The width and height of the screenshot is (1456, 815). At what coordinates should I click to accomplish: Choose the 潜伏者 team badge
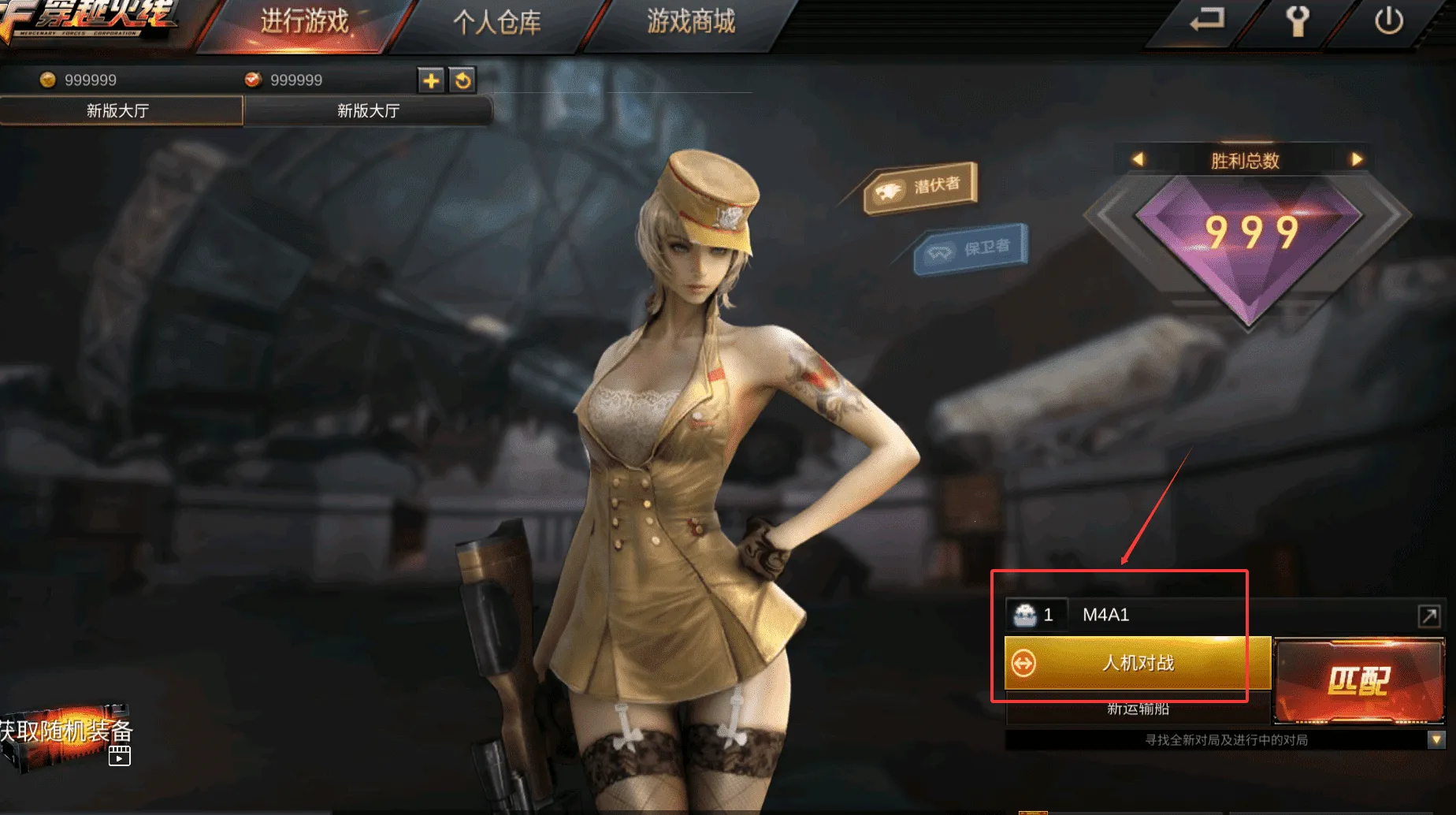click(x=920, y=188)
